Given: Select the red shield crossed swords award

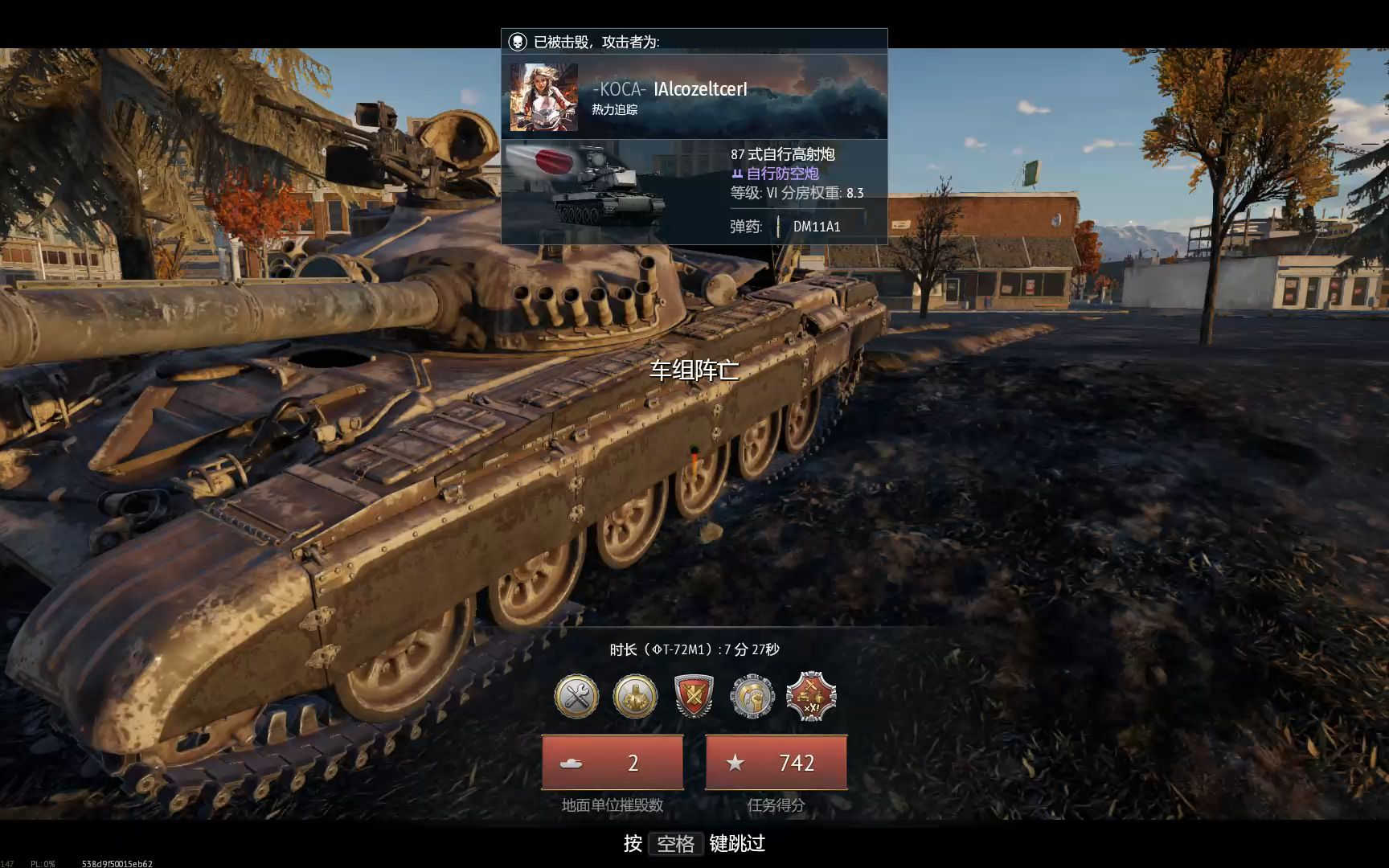Looking at the screenshot, I should (x=694, y=696).
